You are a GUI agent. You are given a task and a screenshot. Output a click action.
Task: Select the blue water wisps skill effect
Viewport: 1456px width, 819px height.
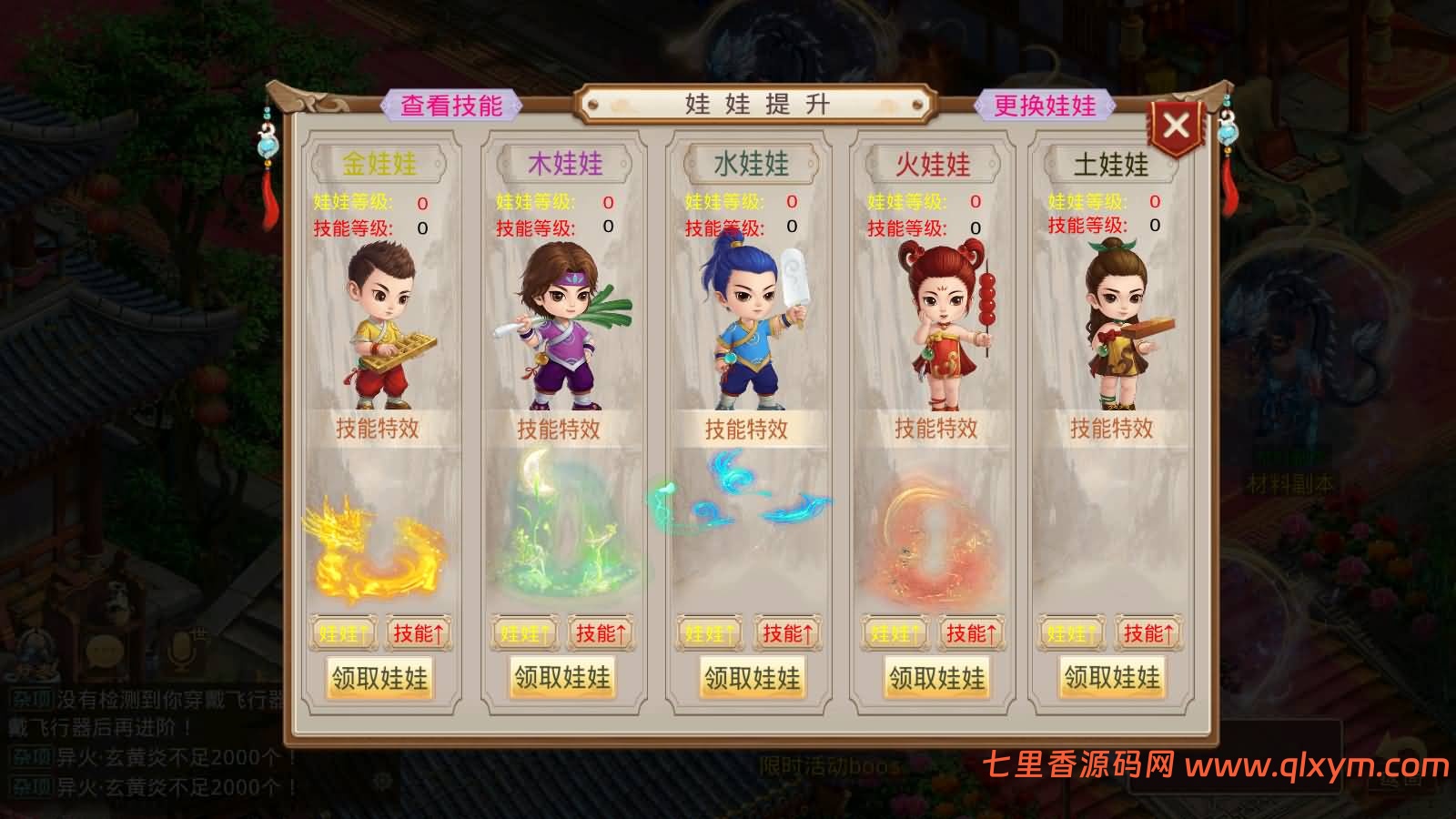coord(746,500)
